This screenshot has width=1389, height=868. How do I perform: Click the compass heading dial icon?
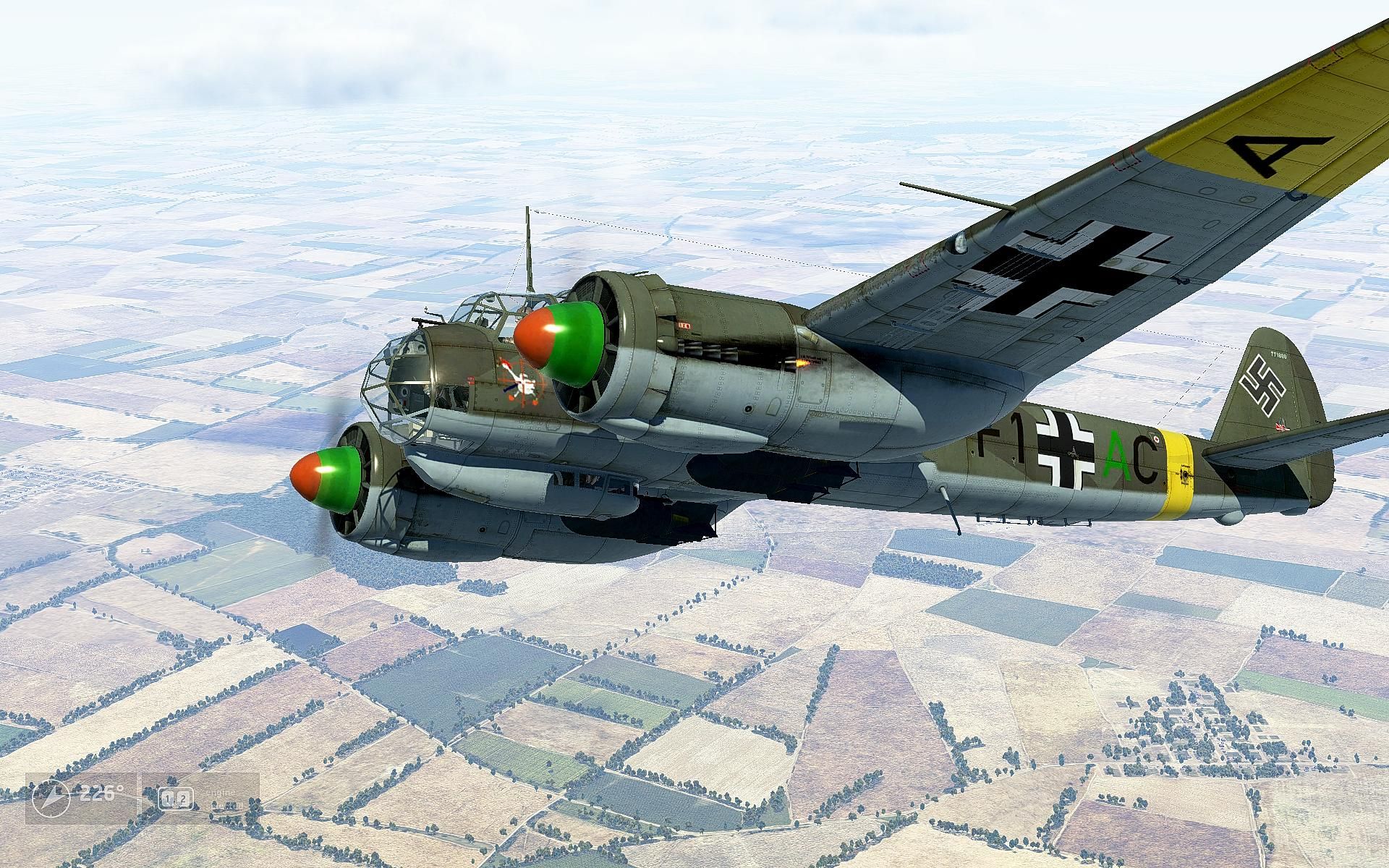(x=51, y=799)
